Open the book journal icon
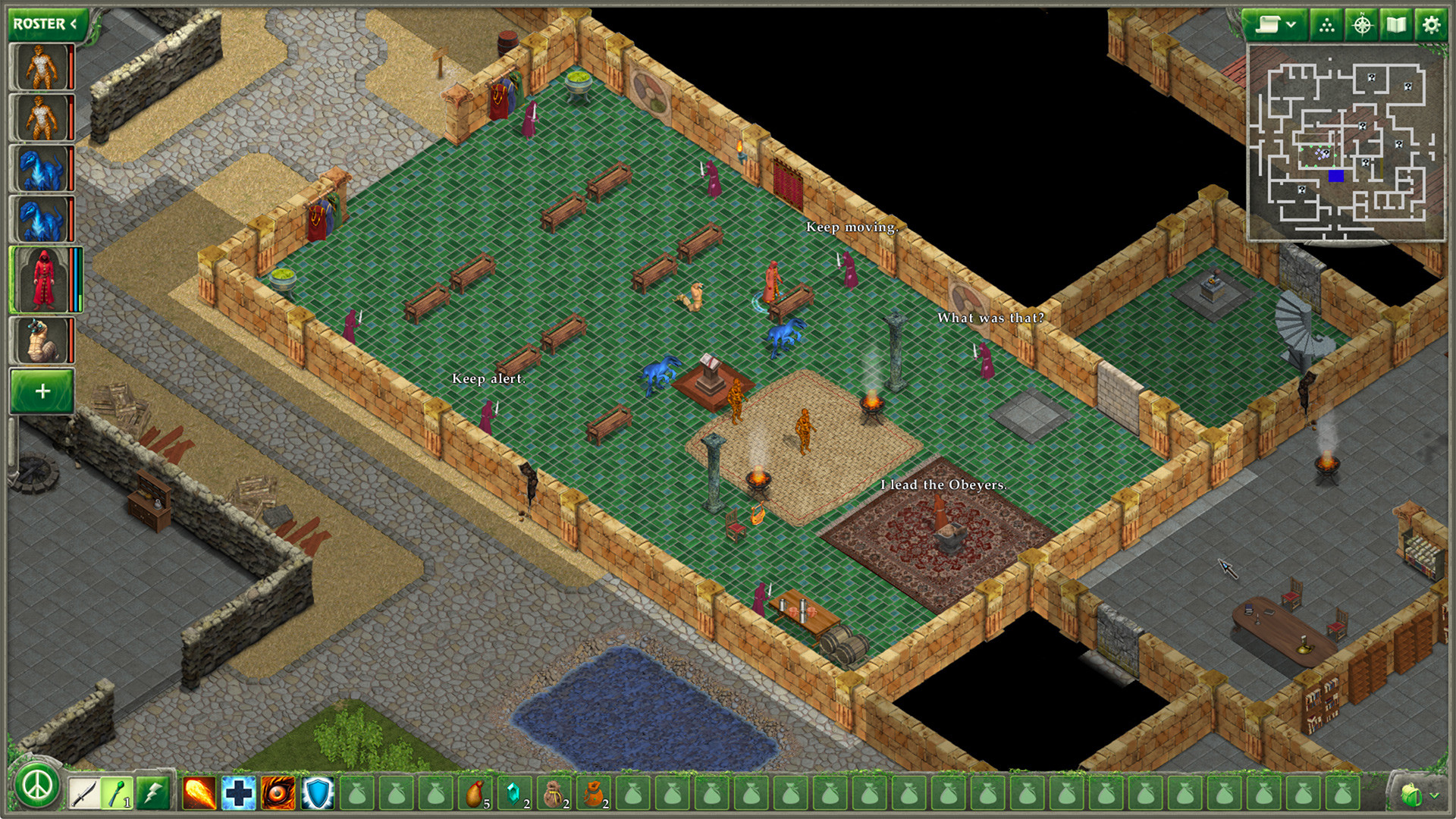This screenshot has height=819, width=1456. tap(1396, 24)
